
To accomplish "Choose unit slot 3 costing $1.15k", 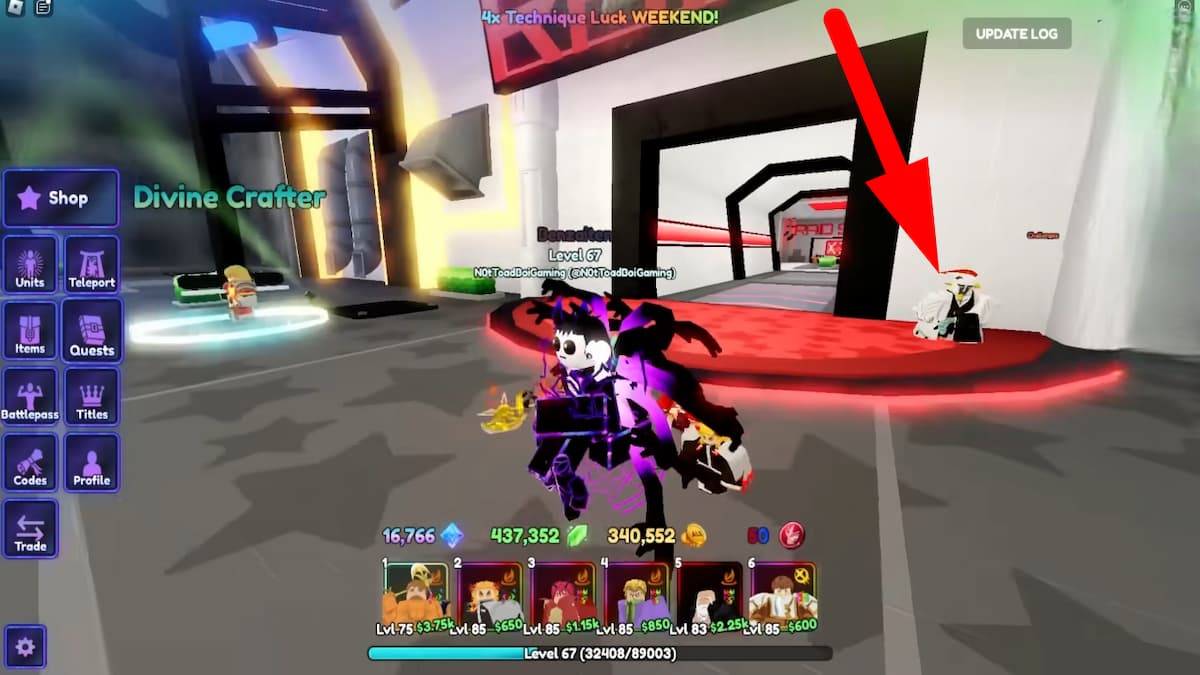I will (564, 596).
